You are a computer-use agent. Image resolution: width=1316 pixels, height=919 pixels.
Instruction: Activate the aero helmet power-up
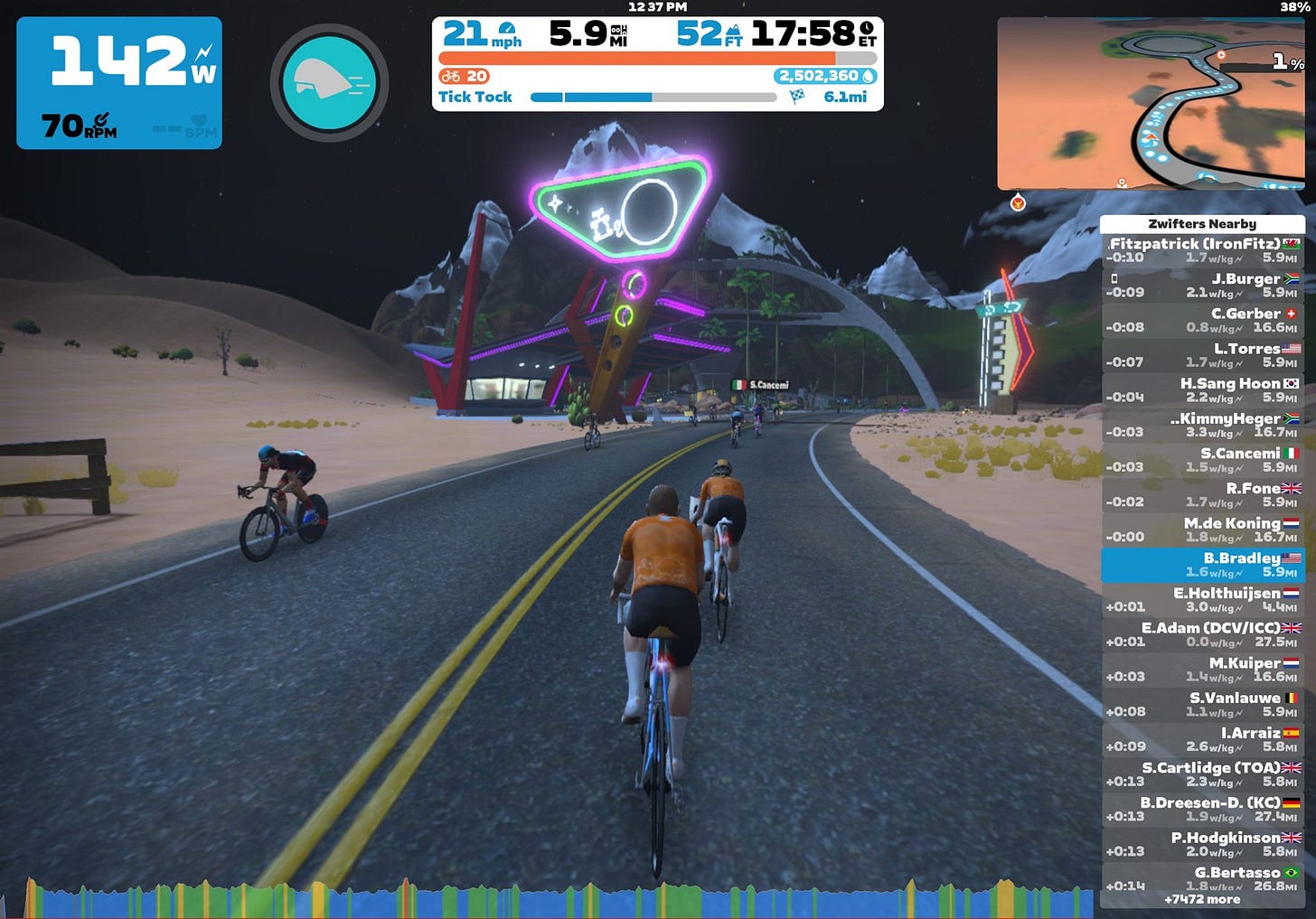(329, 82)
